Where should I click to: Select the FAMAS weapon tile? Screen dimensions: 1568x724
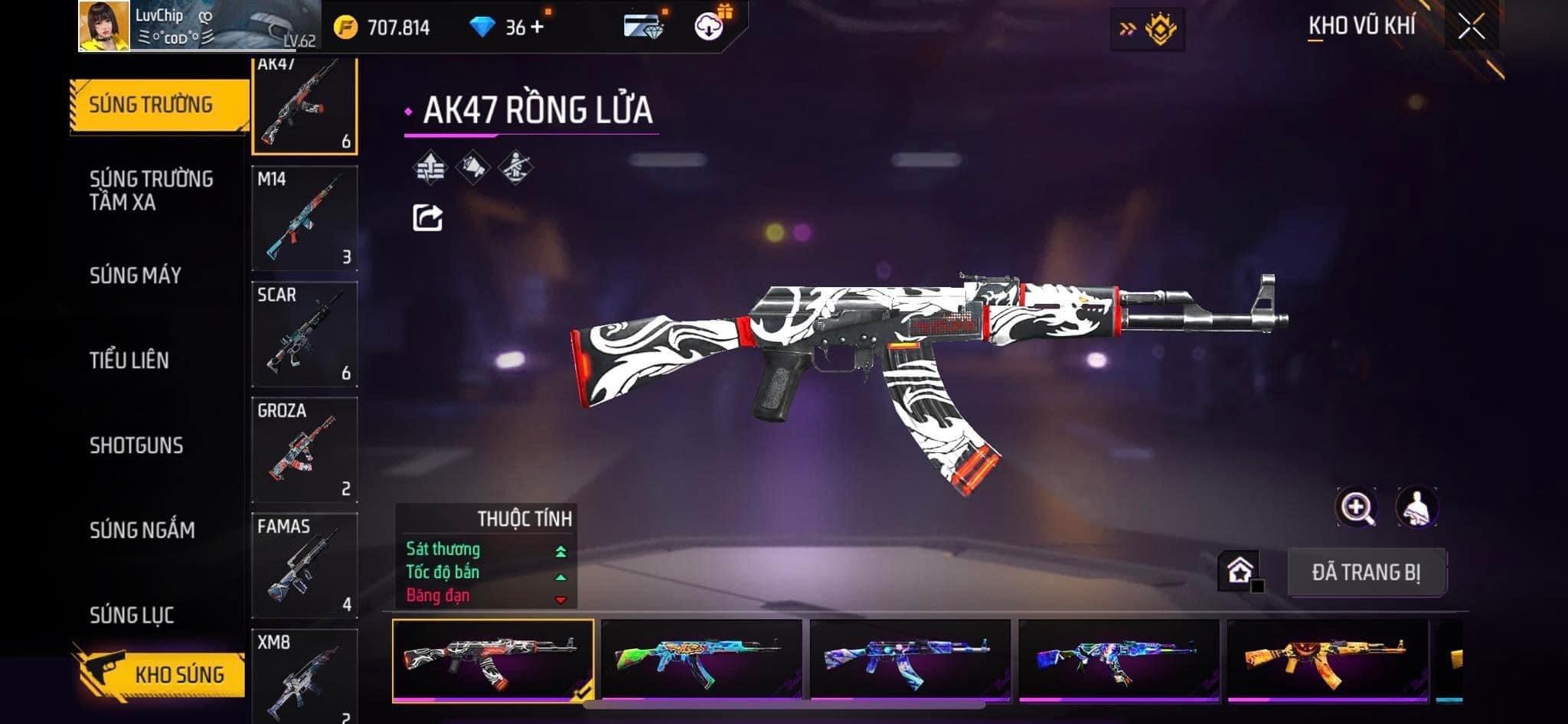coord(305,565)
